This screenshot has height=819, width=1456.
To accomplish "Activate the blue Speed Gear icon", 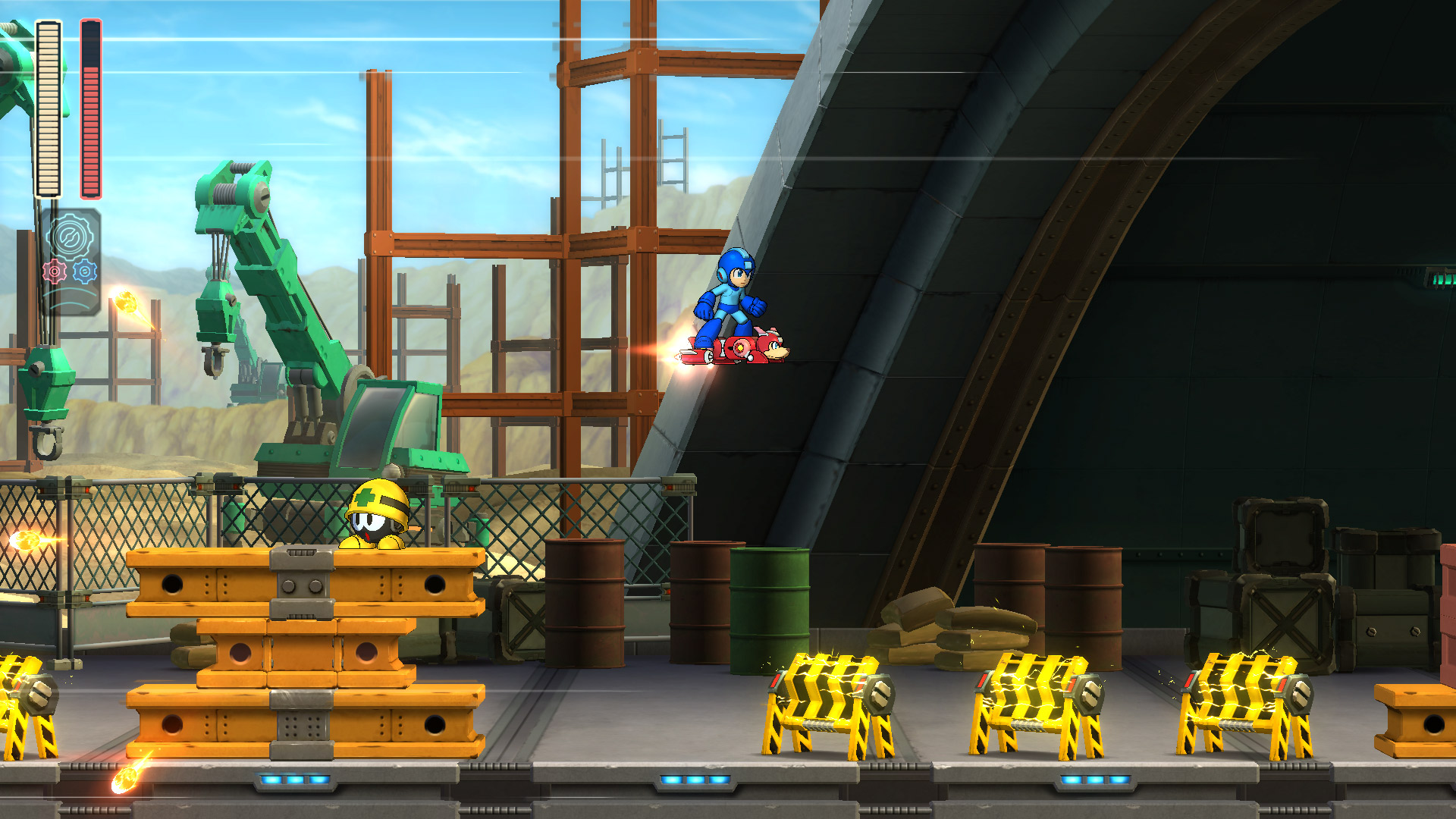I will tap(85, 271).
